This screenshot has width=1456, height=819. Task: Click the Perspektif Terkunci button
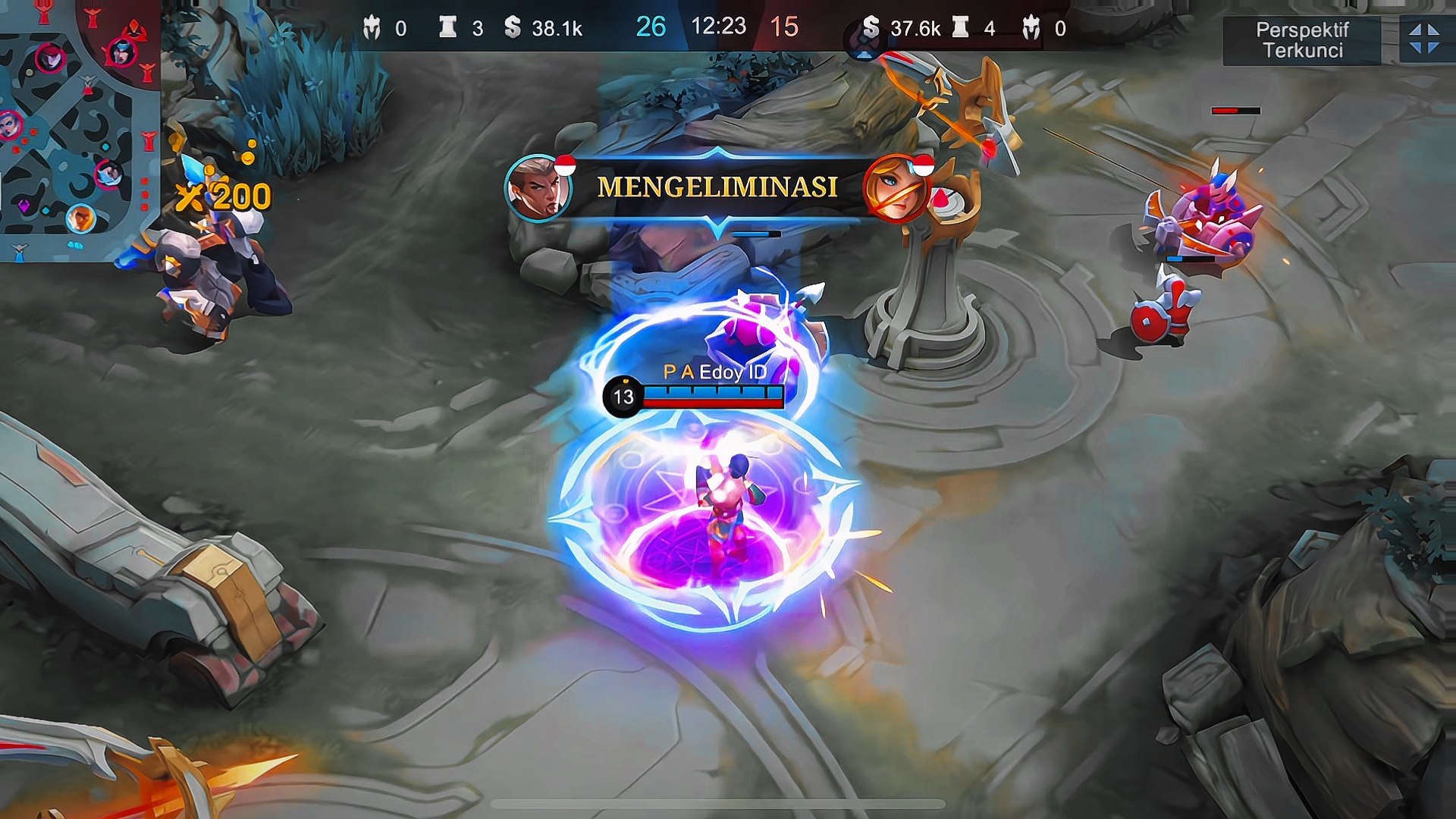pos(1301,40)
